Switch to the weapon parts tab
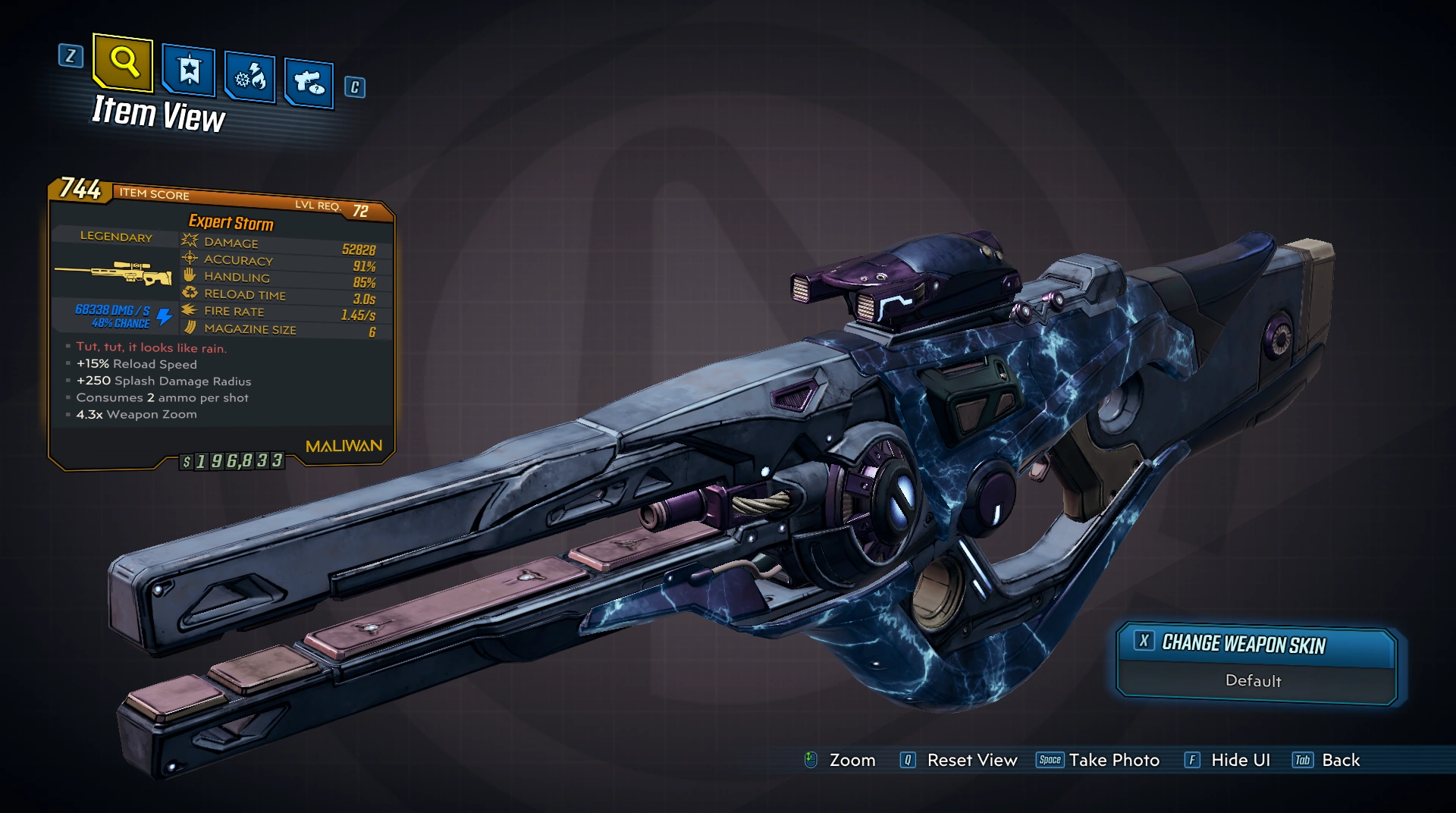 309,83
